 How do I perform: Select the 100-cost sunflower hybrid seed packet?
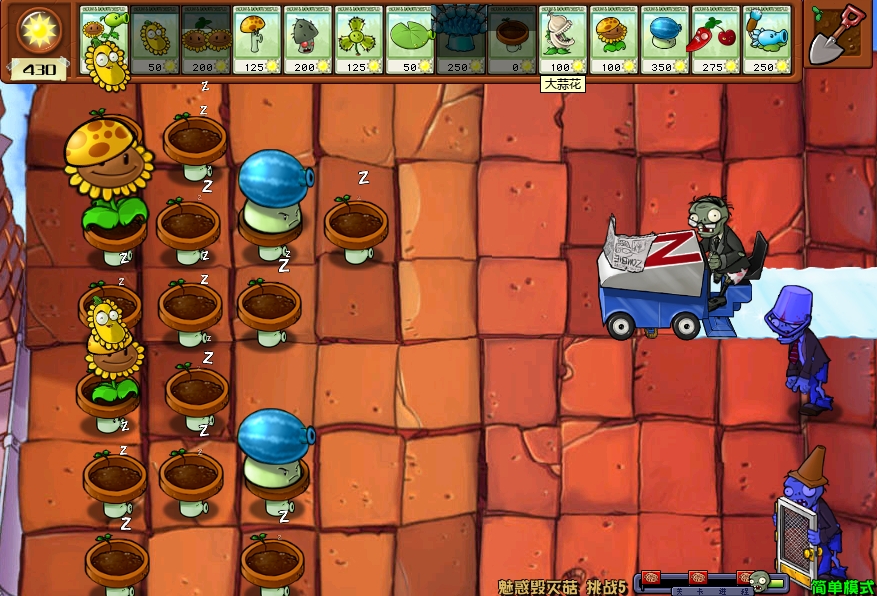pyautogui.click(x=614, y=40)
